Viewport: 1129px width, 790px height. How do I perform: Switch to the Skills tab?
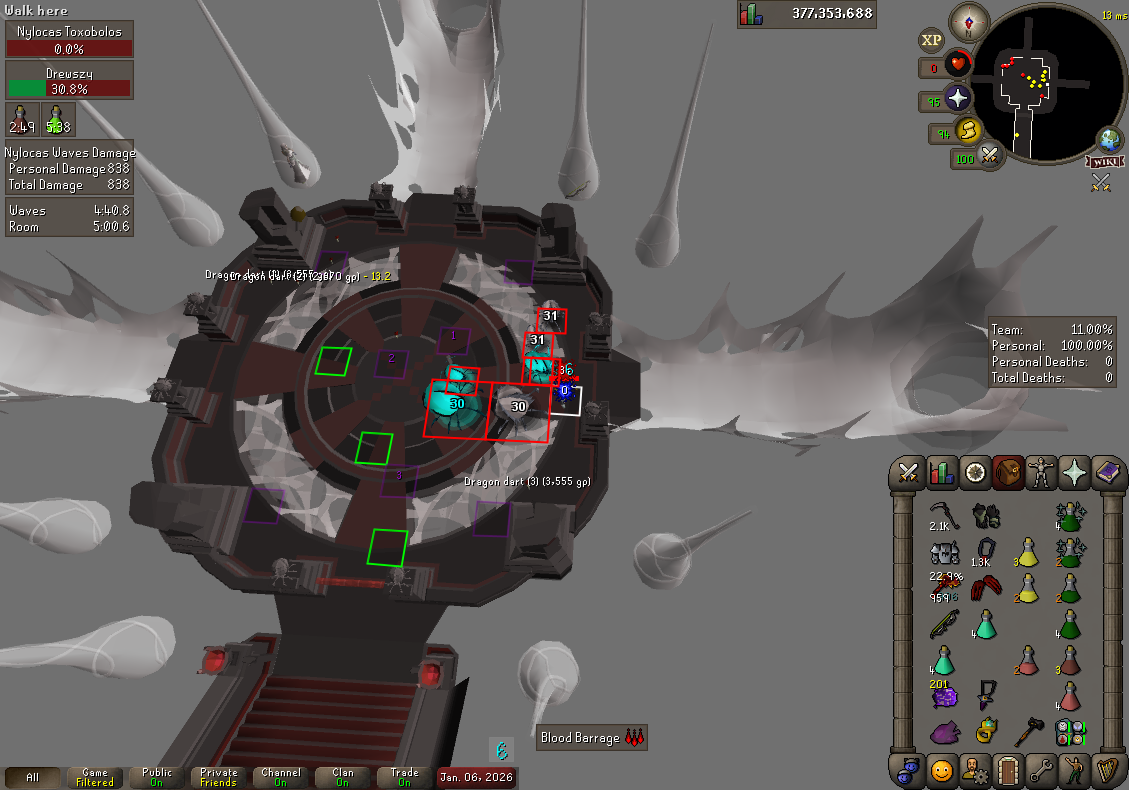(x=942, y=472)
